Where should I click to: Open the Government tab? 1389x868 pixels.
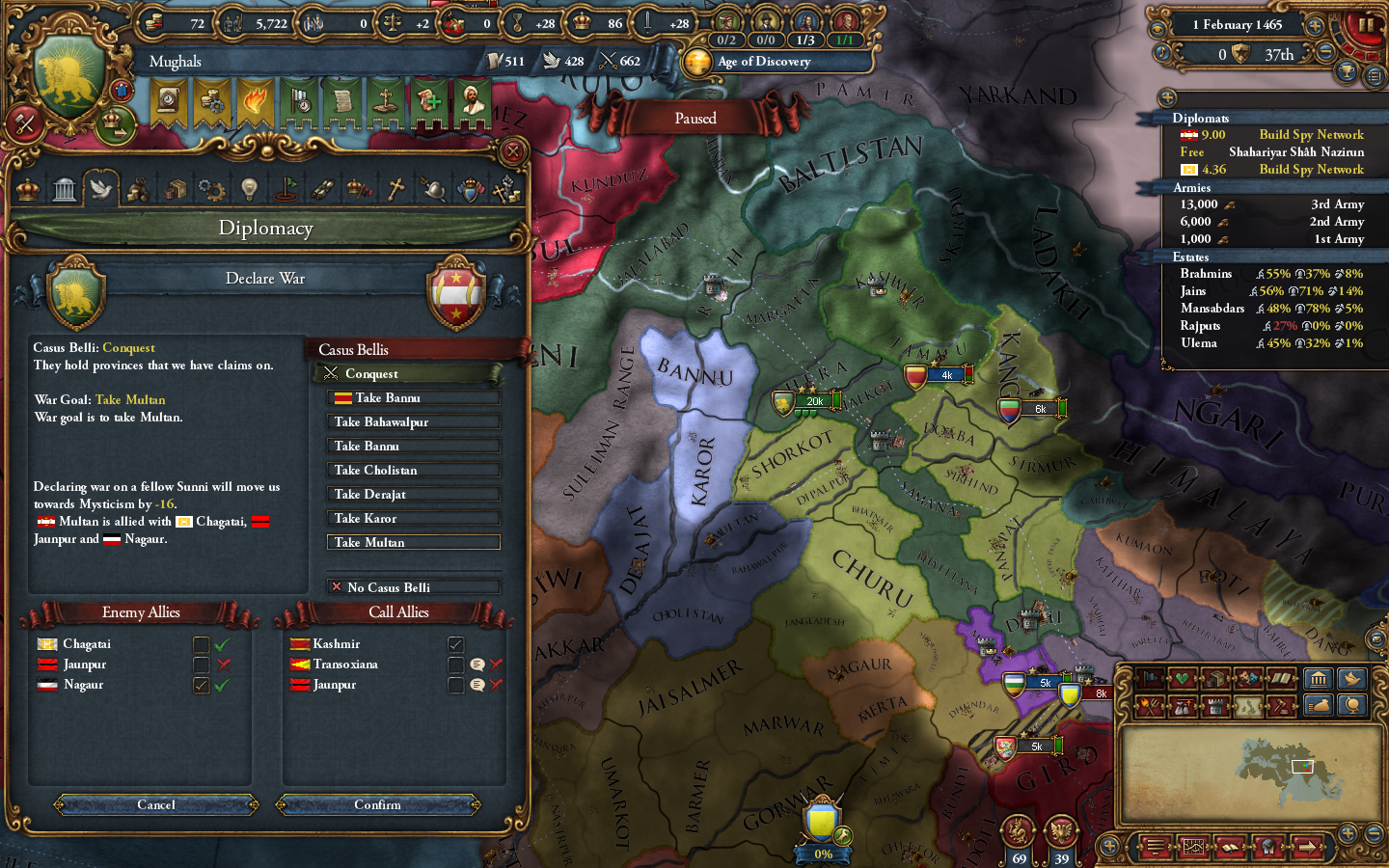point(64,189)
